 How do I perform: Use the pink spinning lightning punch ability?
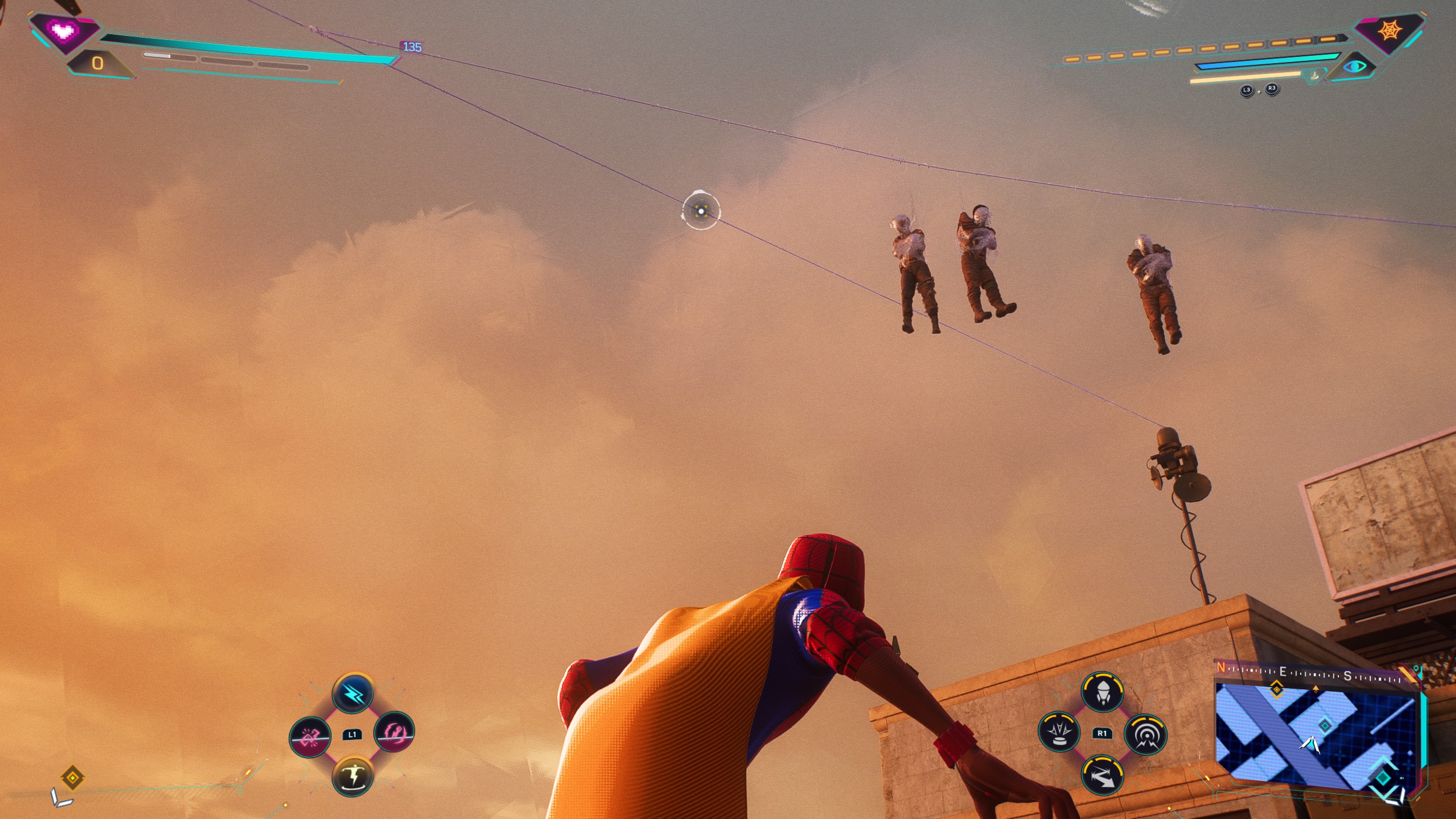[x=394, y=732]
